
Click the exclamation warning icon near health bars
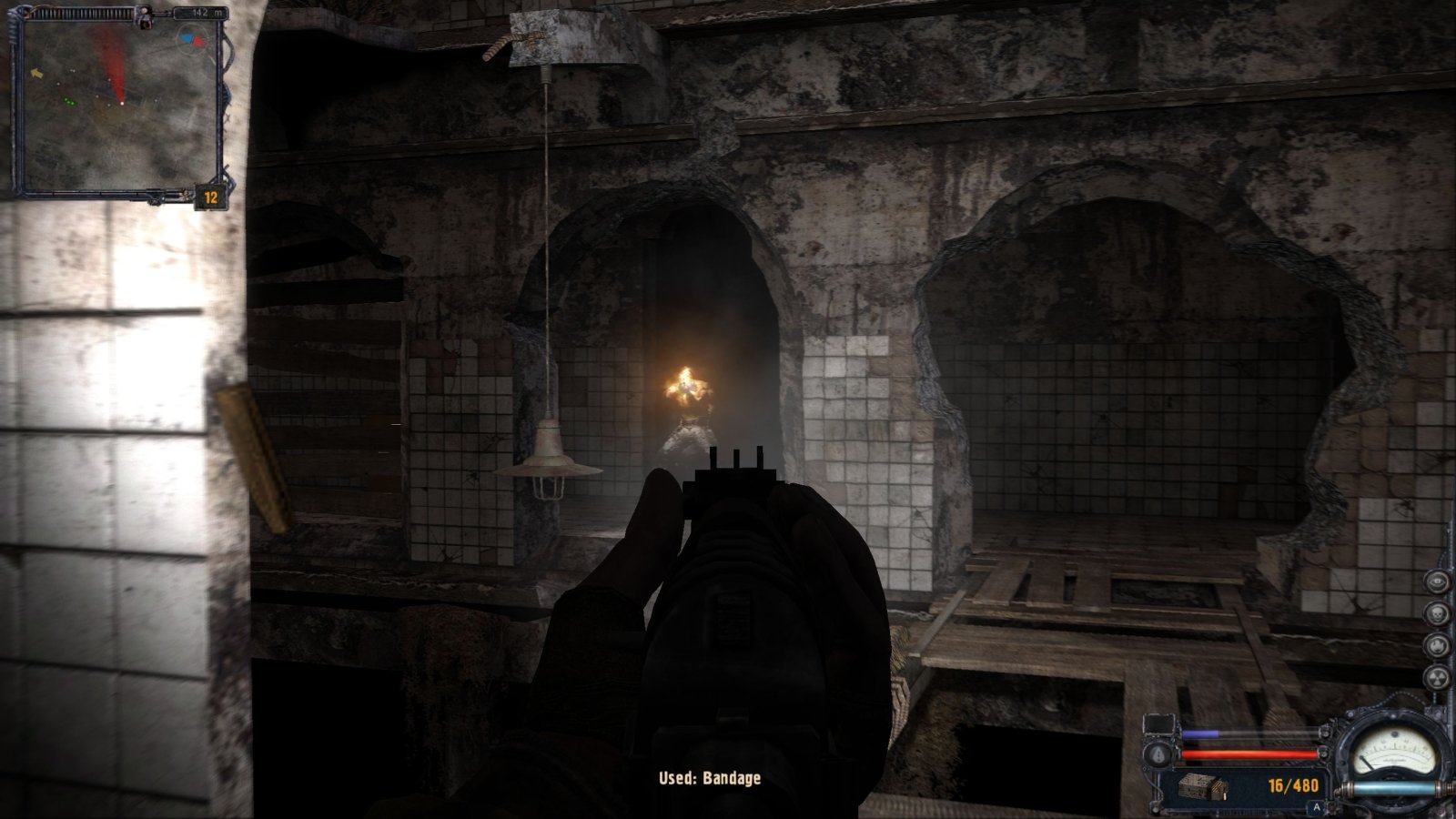(x=1158, y=755)
